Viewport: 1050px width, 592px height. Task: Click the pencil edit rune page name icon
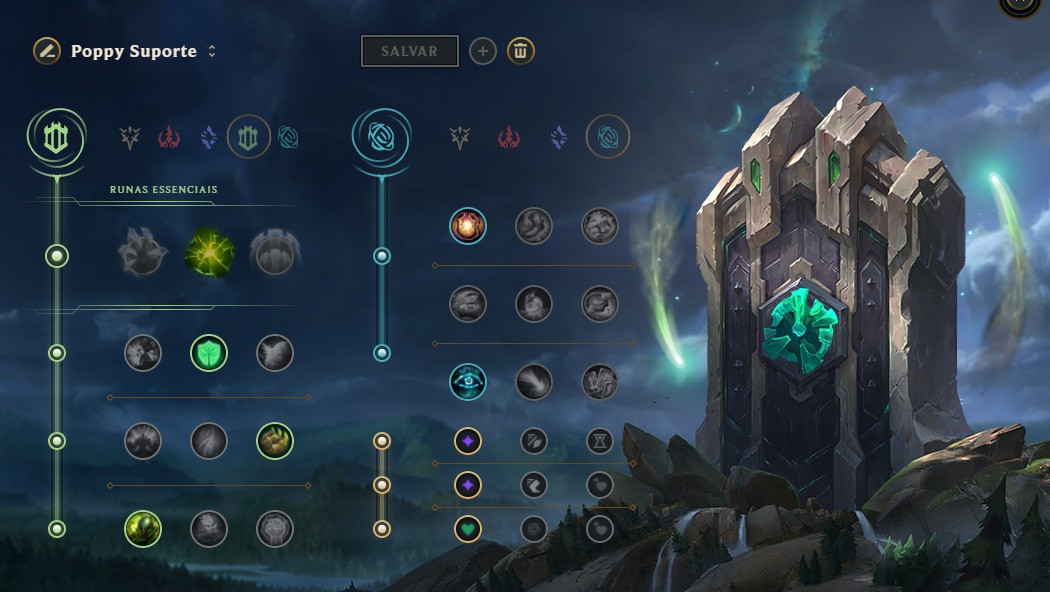coord(46,51)
